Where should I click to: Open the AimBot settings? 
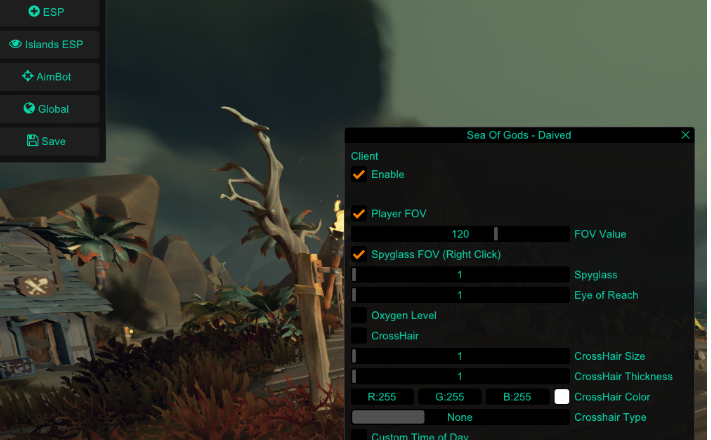click(46, 77)
